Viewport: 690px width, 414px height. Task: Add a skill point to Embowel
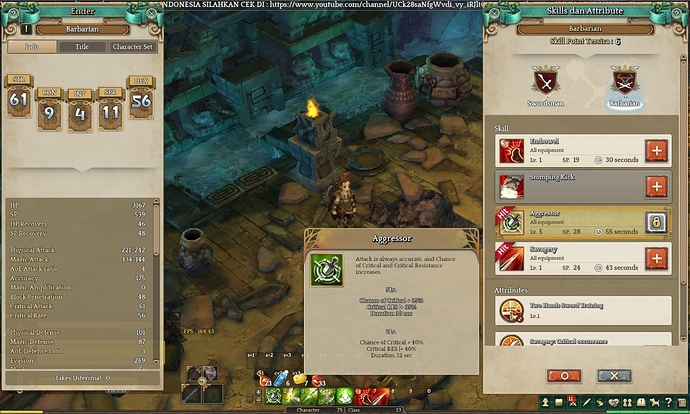[x=656, y=151]
